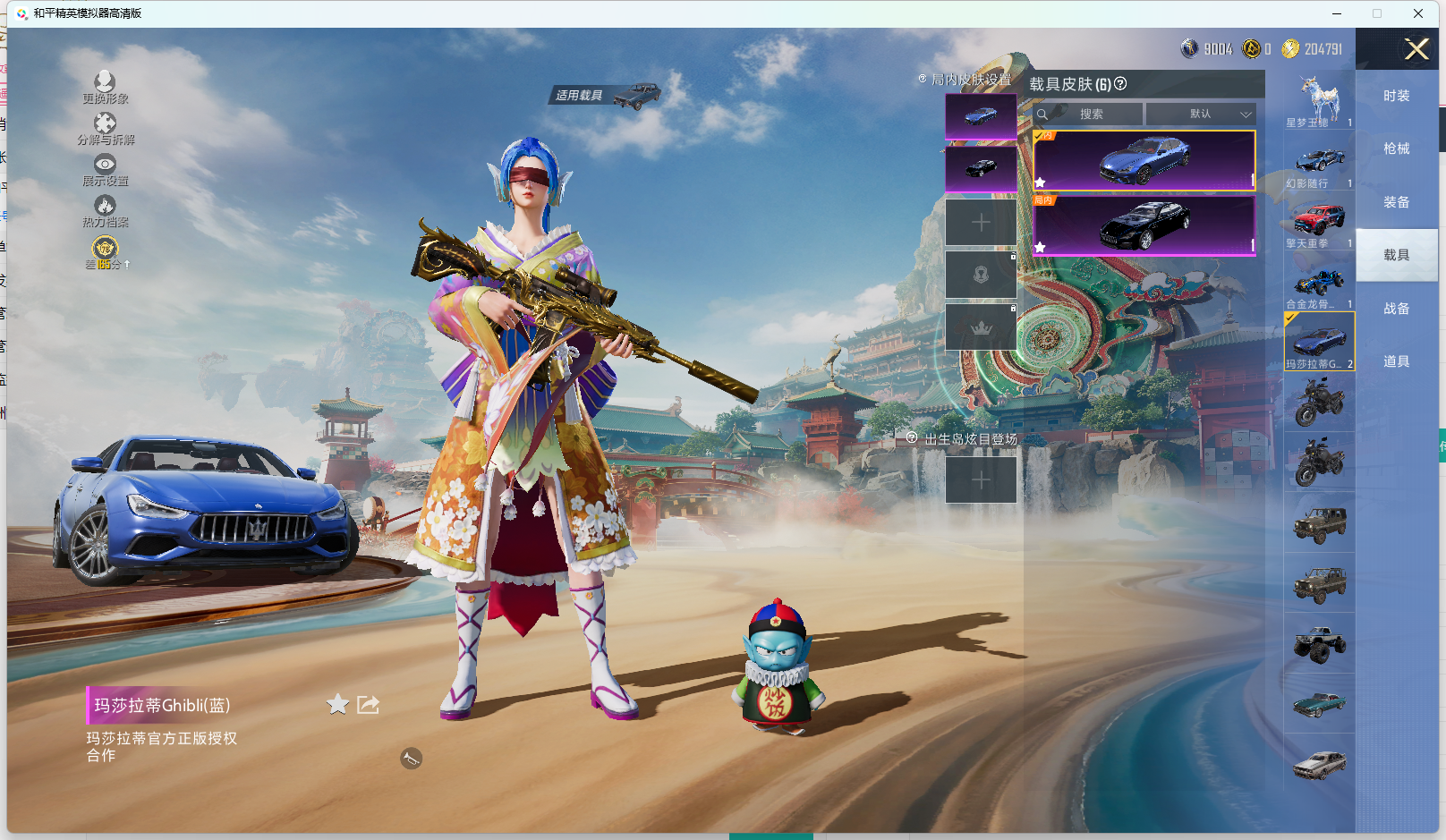Switch to the 时装 outfit tab

click(x=1396, y=97)
